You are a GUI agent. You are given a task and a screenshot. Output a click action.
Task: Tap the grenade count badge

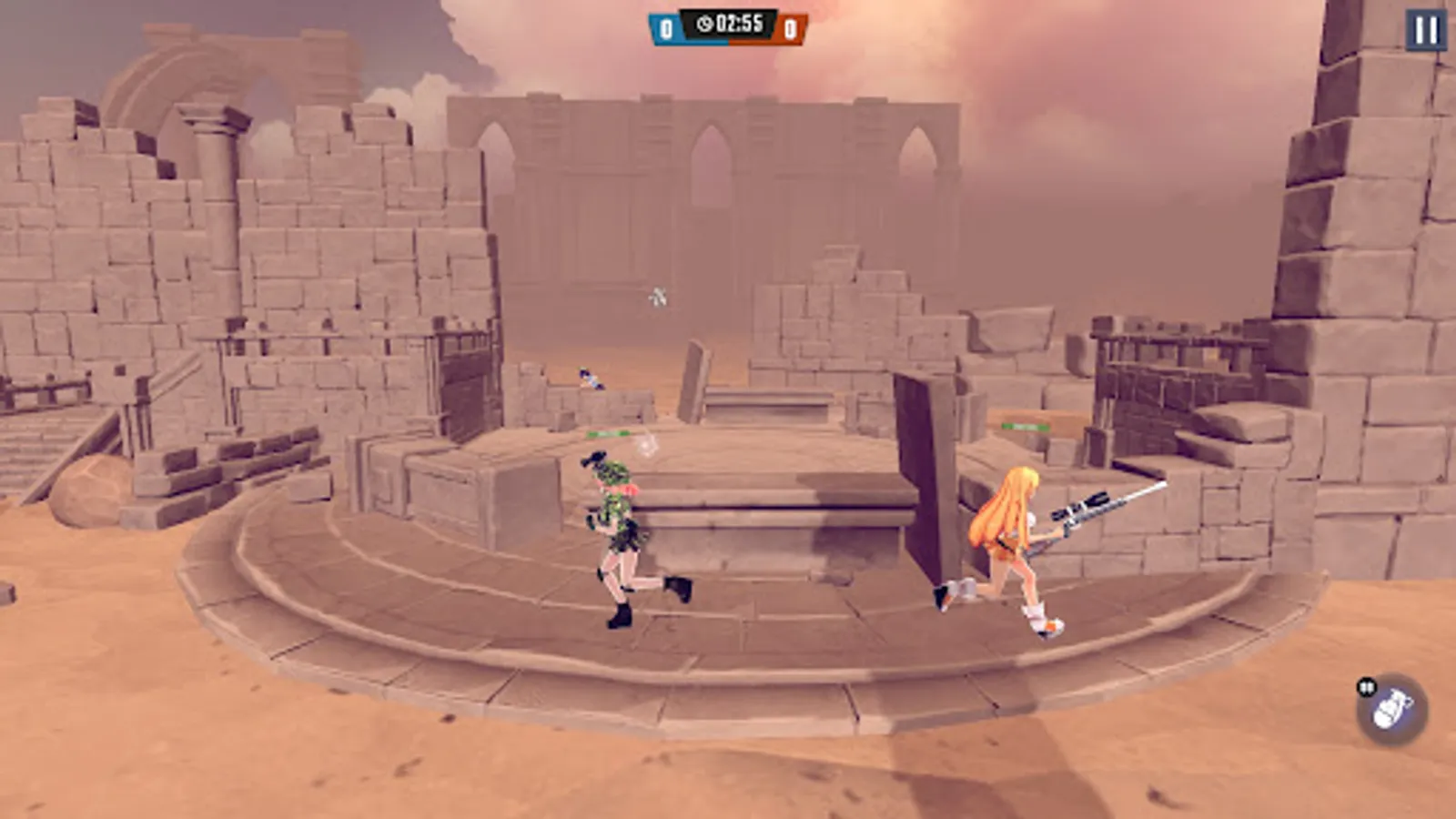[x=1365, y=684]
